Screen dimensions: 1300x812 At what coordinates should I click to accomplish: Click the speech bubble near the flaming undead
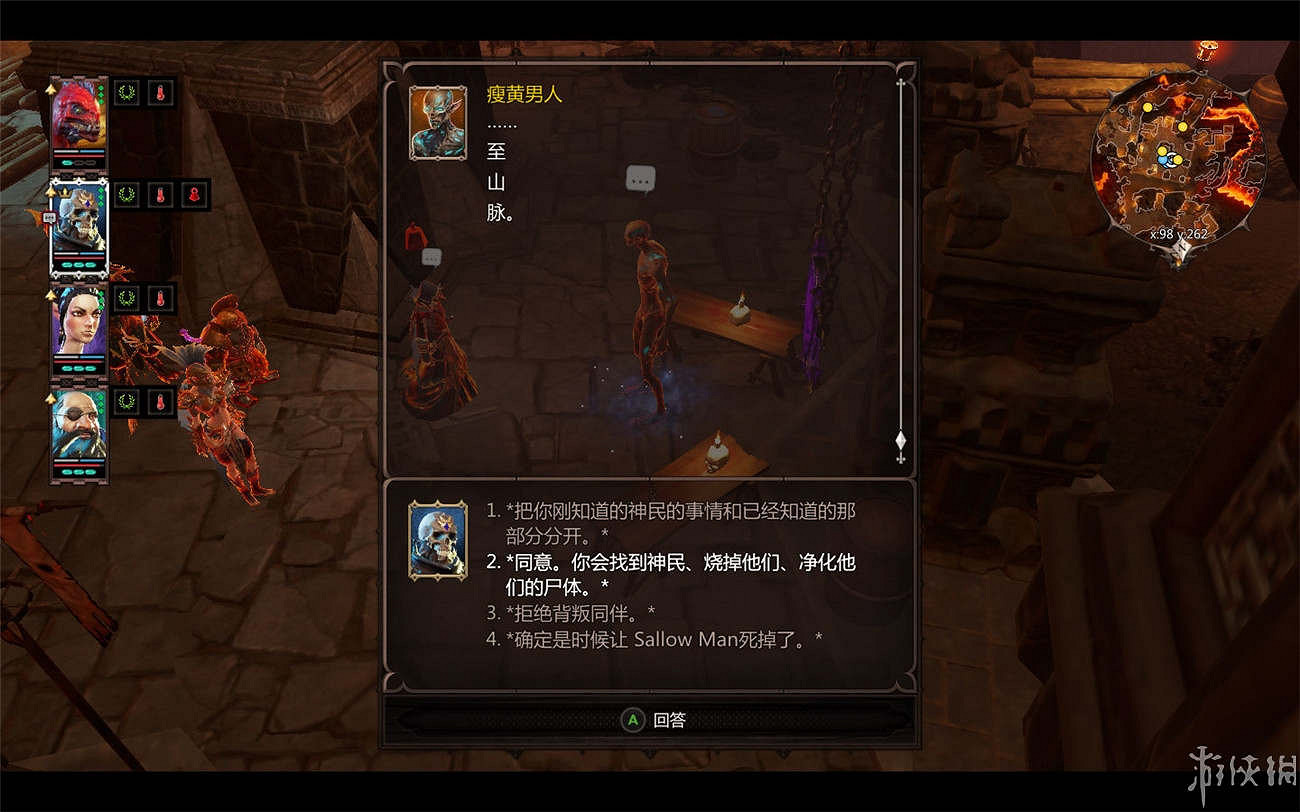pyautogui.click(x=430, y=257)
